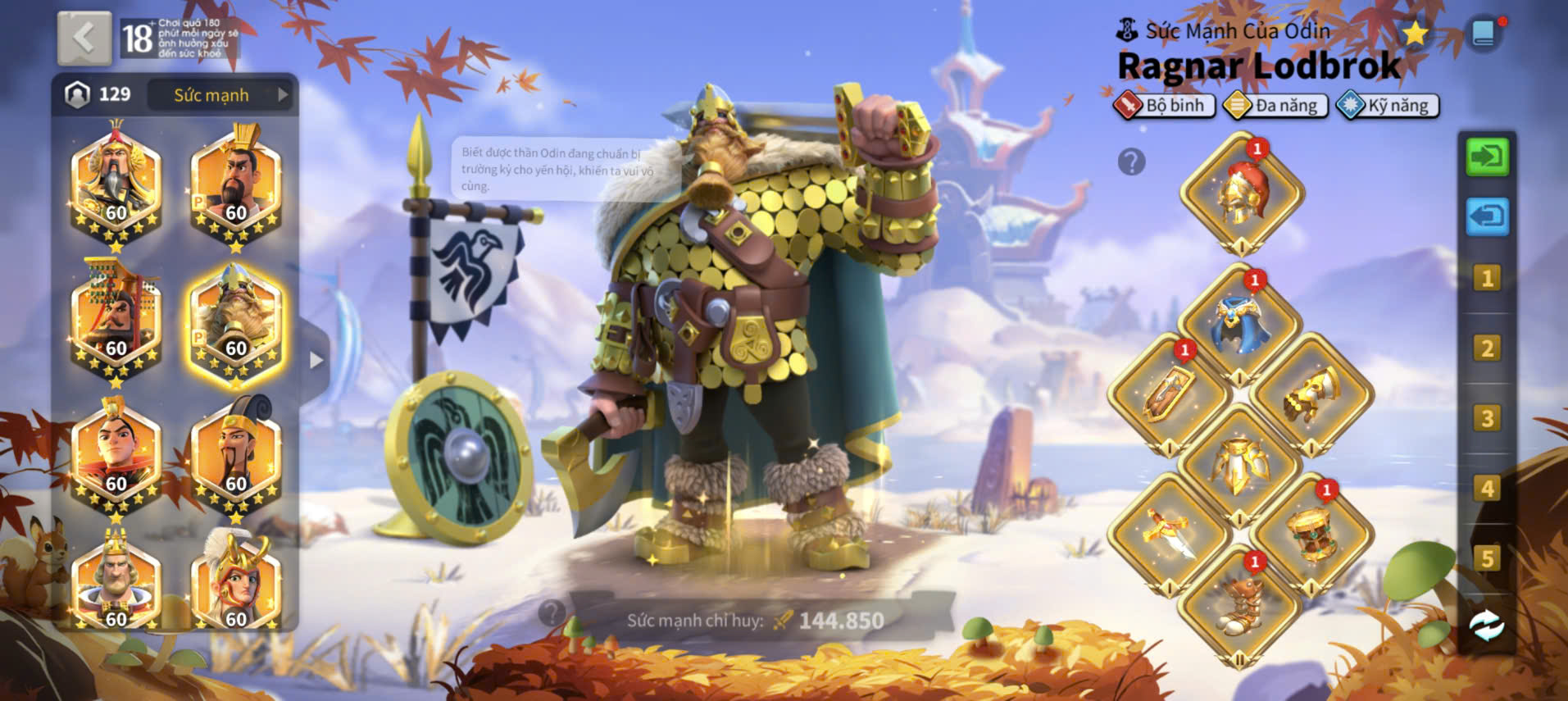Switch to equipment preset 1
This screenshot has width=1568, height=701.
click(x=1487, y=278)
